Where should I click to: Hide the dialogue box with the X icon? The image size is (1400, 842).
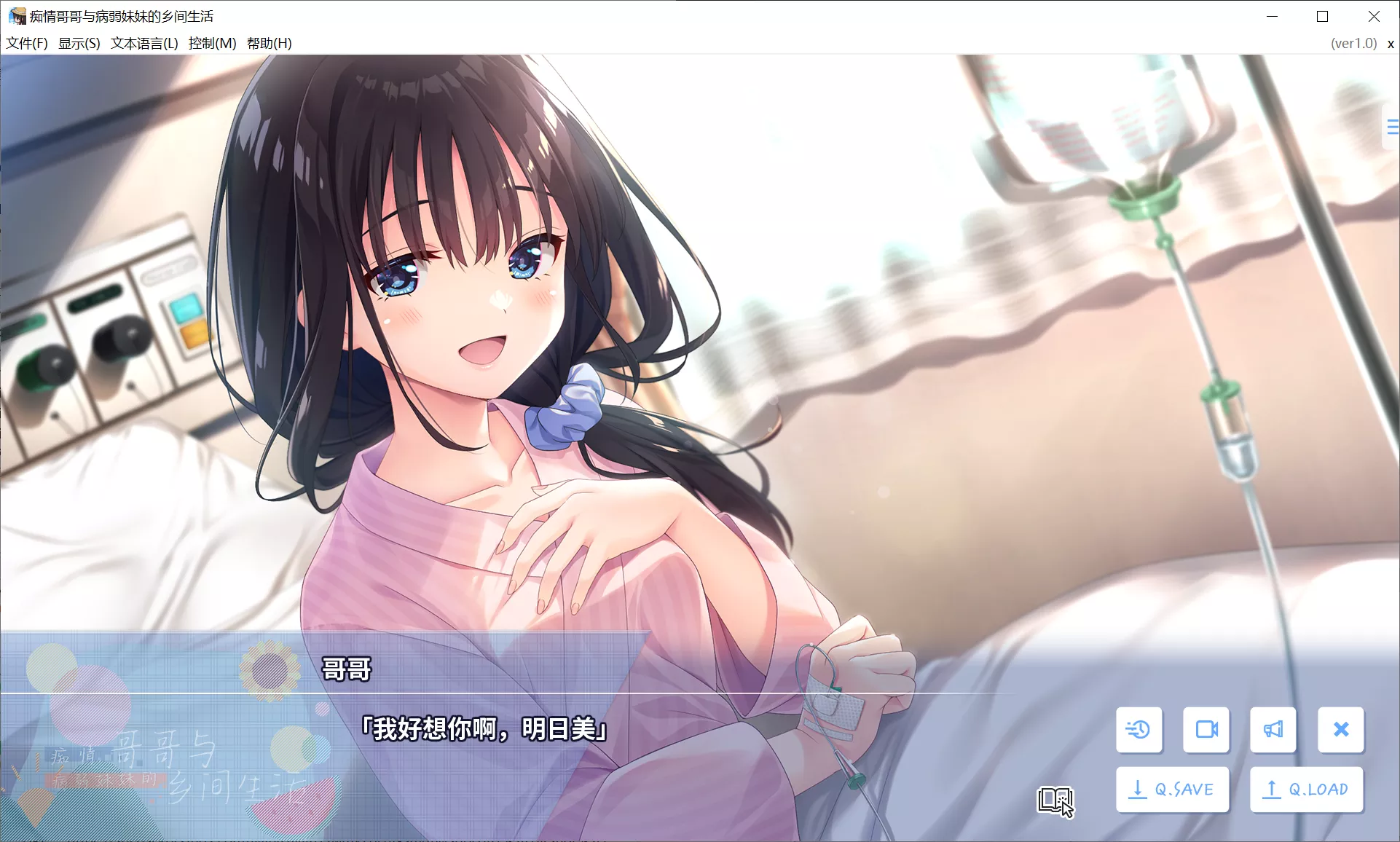1340,730
